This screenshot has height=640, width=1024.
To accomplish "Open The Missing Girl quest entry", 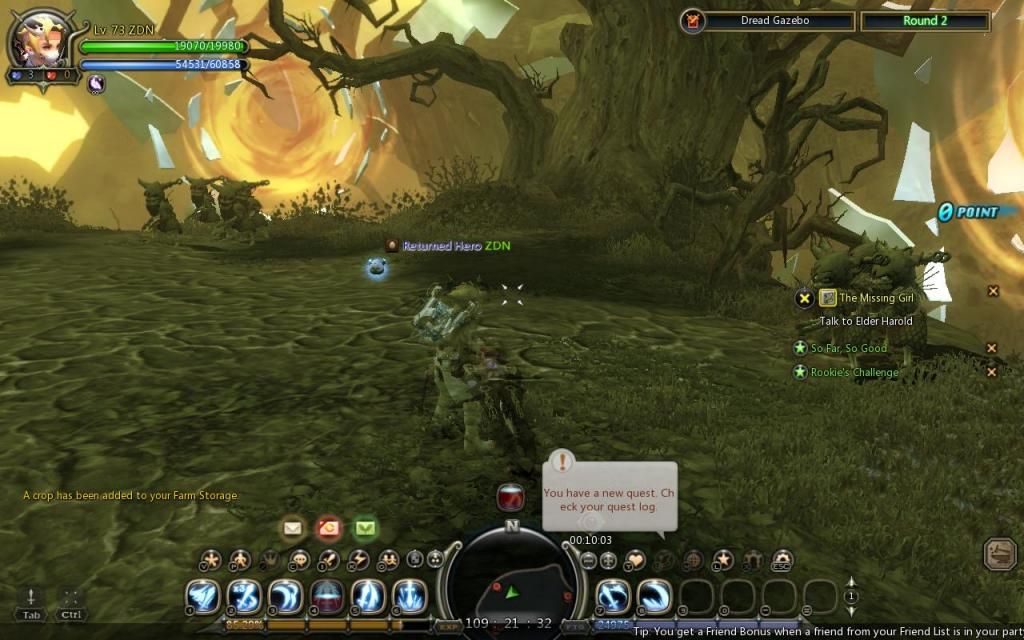I will [x=875, y=297].
